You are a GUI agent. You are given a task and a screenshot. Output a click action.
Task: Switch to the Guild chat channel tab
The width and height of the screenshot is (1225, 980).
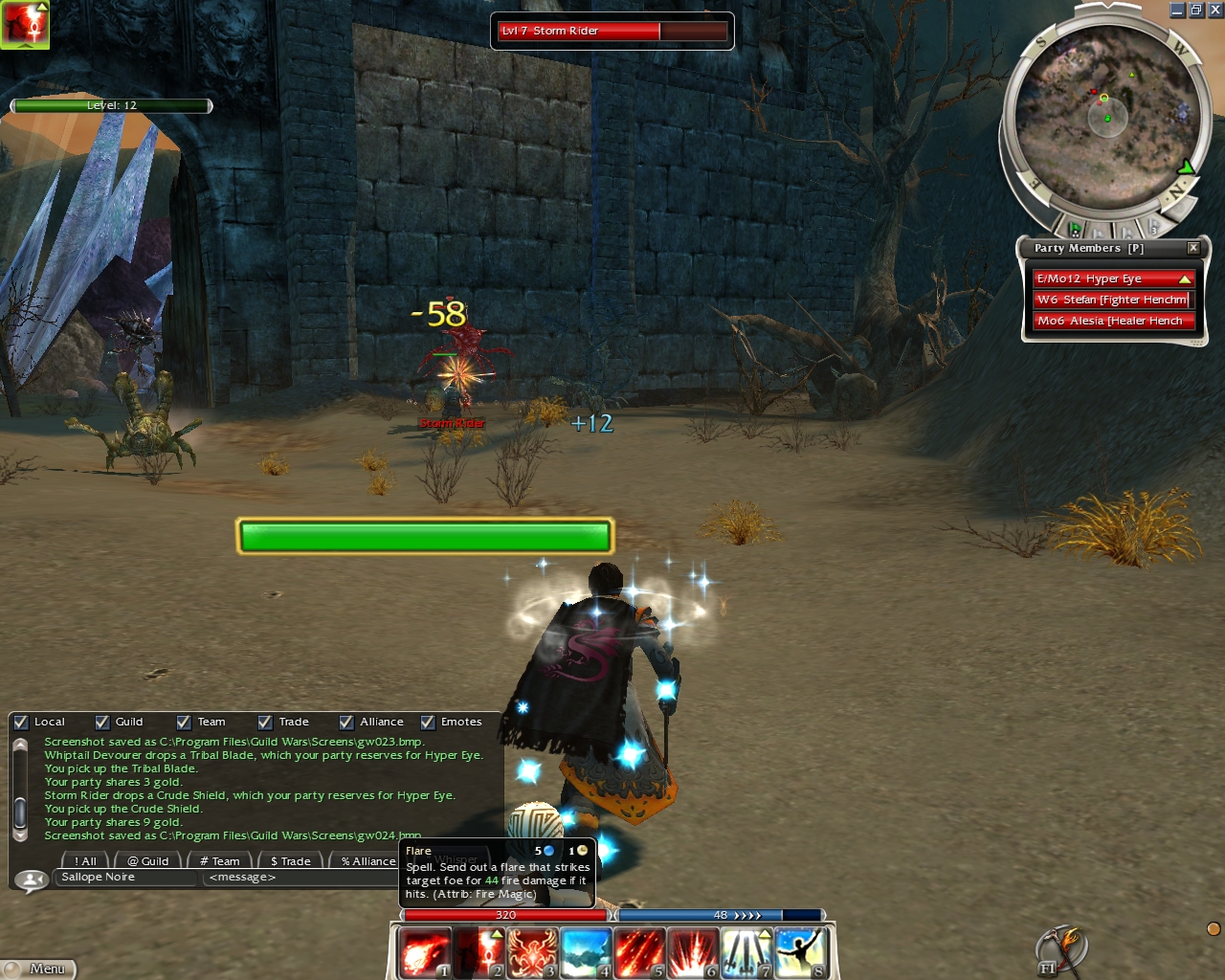[148, 861]
